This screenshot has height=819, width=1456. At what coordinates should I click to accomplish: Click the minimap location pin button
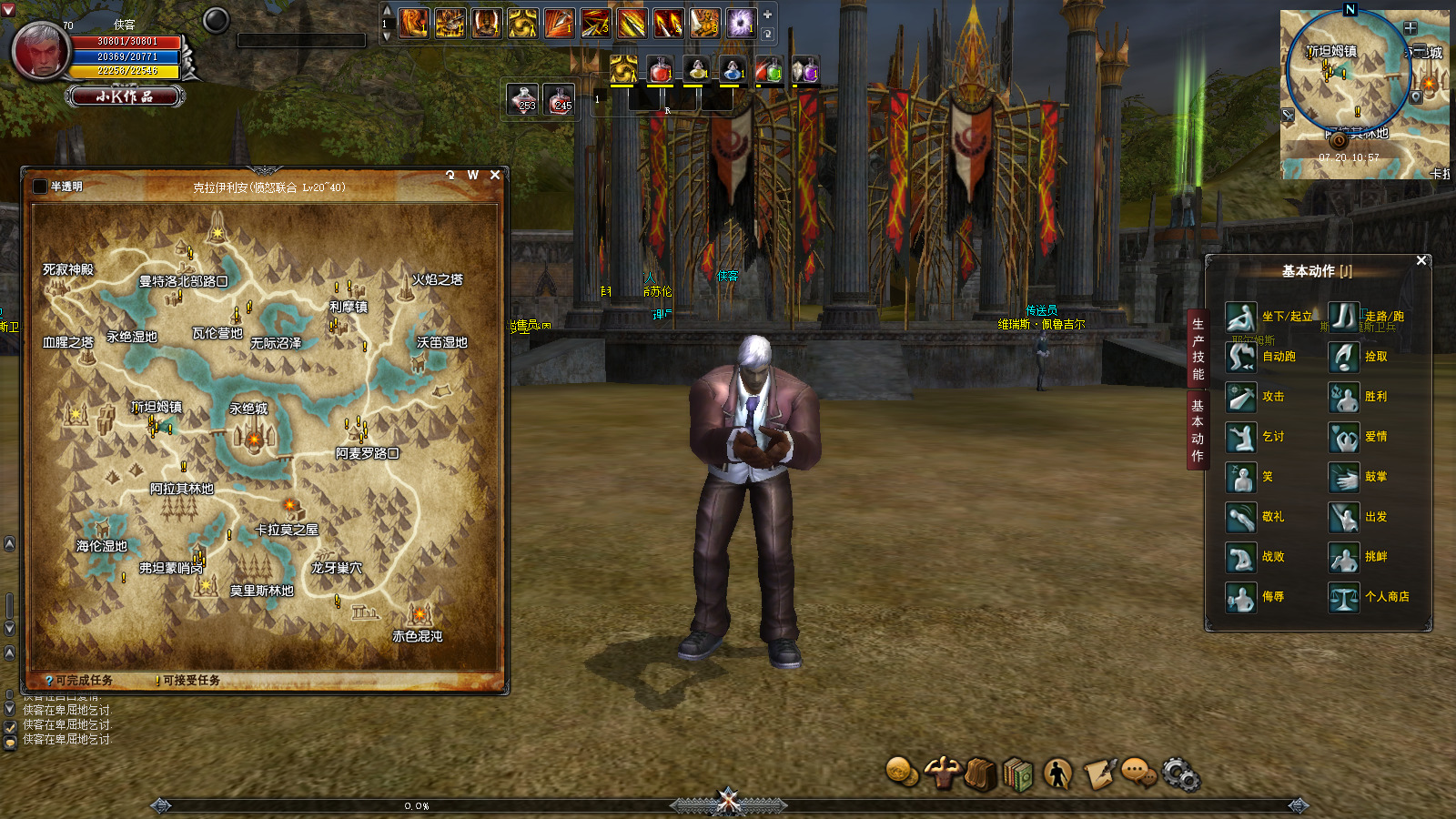tap(1416, 96)
